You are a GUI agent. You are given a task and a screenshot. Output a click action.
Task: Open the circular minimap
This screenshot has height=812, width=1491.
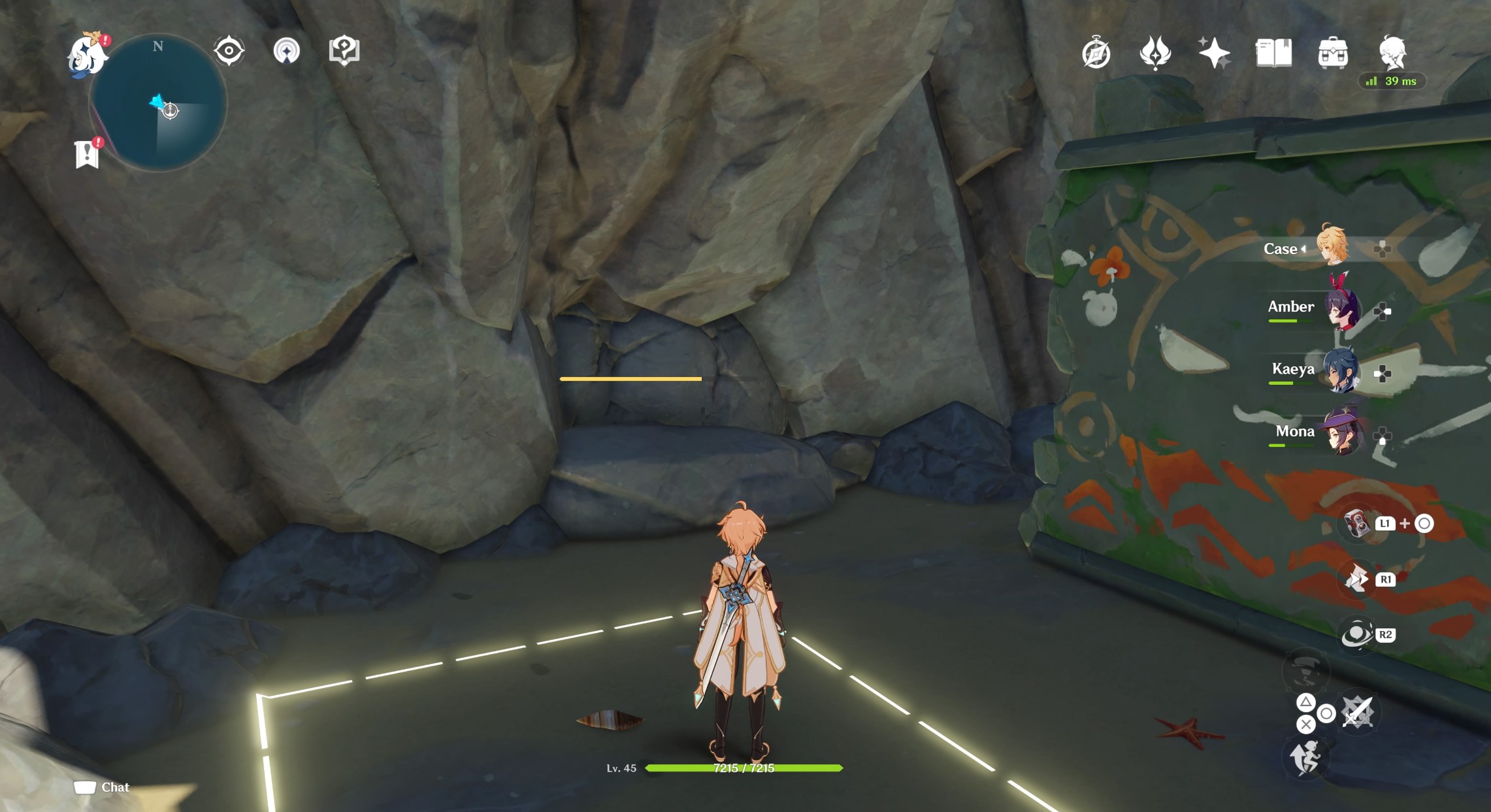[x=158, y=103]
